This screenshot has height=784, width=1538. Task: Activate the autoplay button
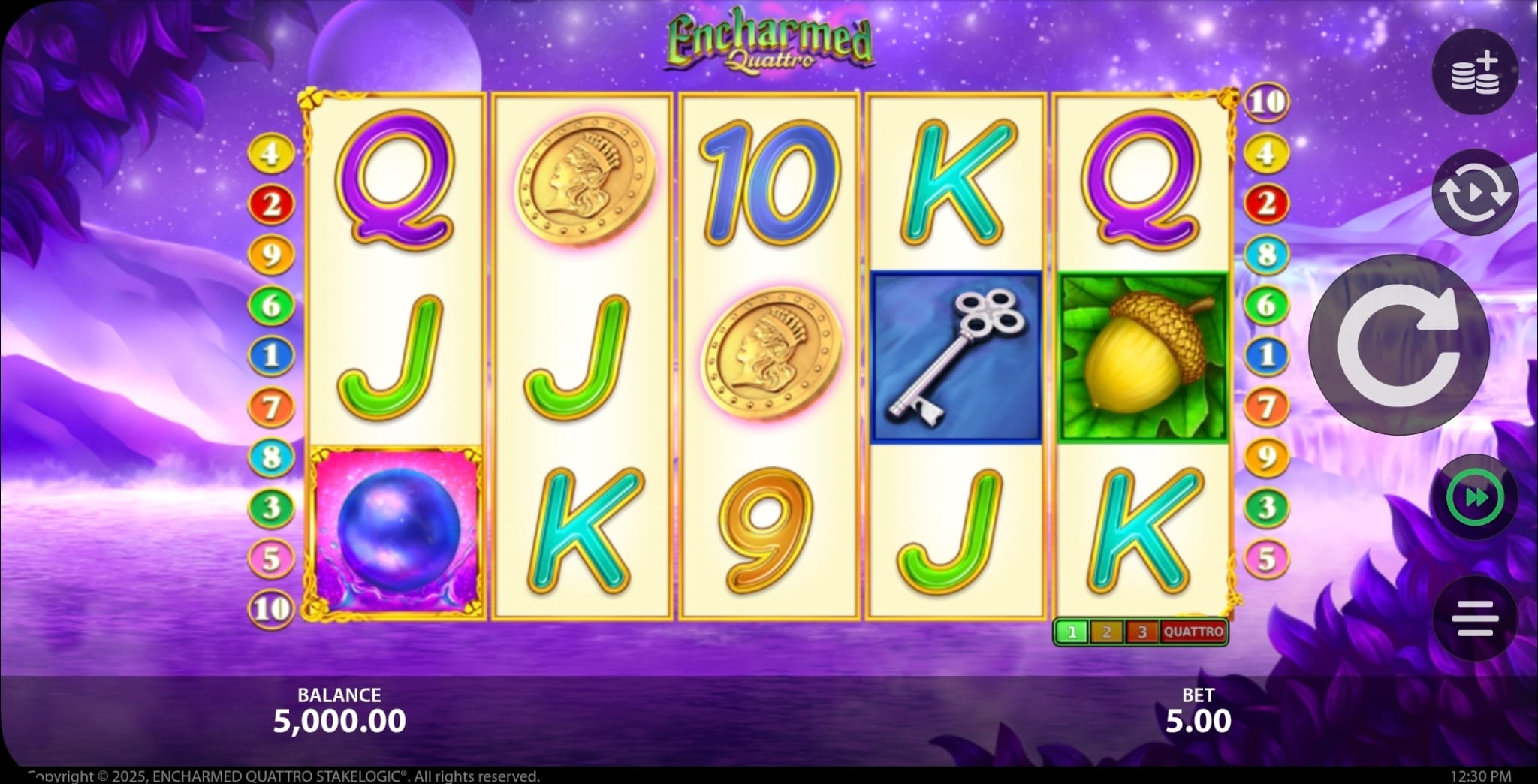(x=1475, y=193)
